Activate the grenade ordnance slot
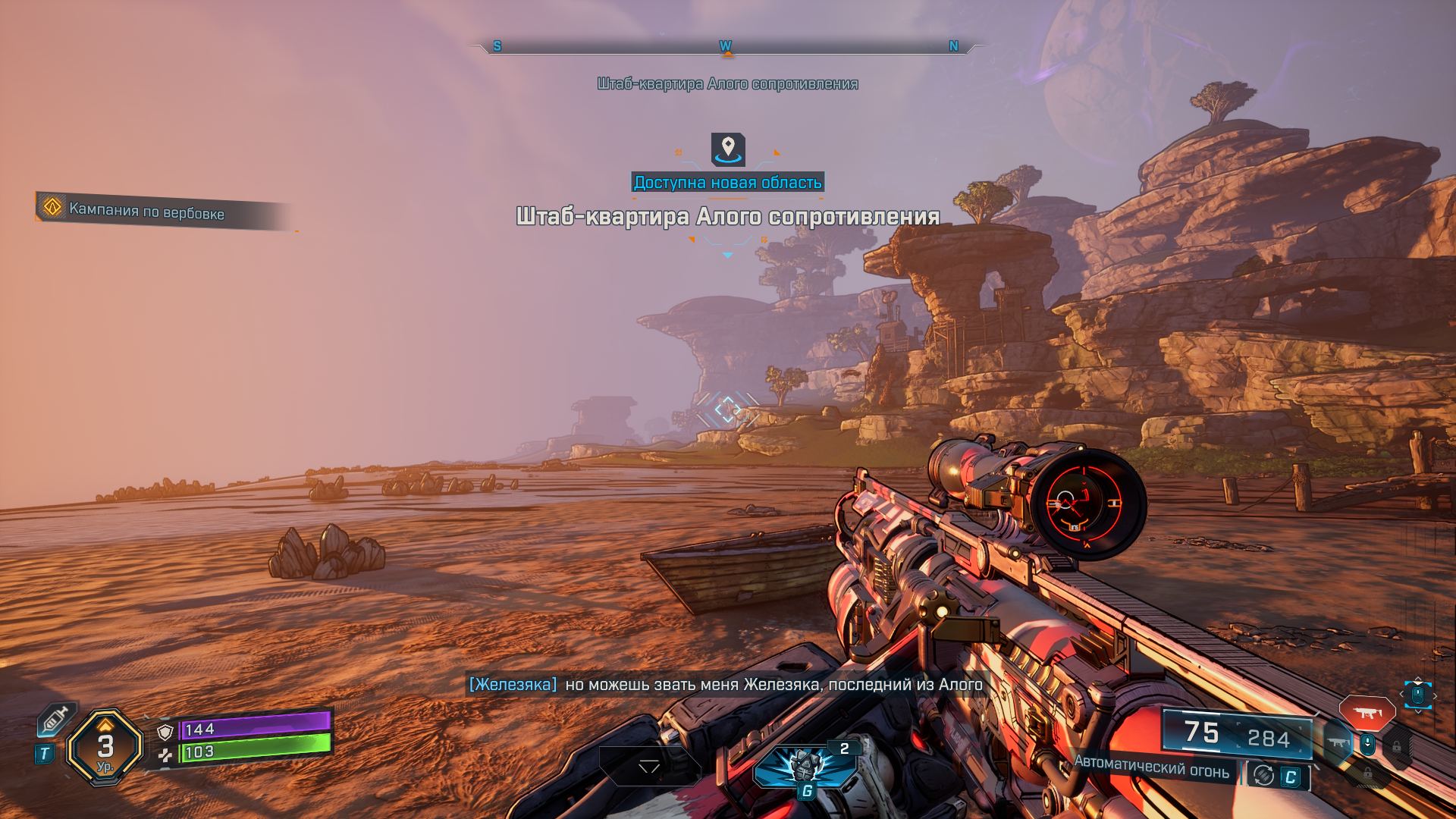 [805, 766]
